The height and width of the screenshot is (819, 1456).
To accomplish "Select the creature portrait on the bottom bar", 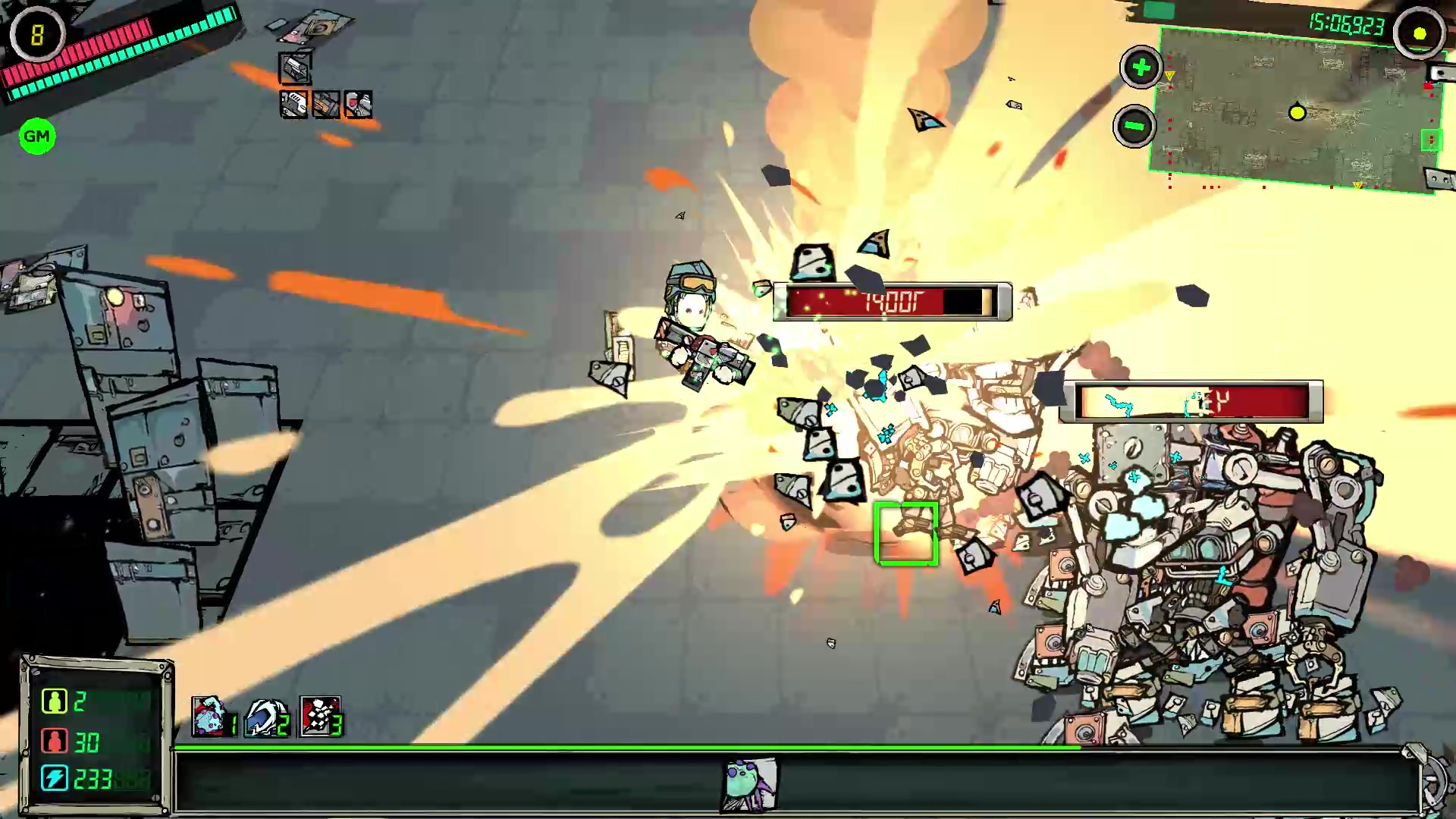I will point(749,784).
